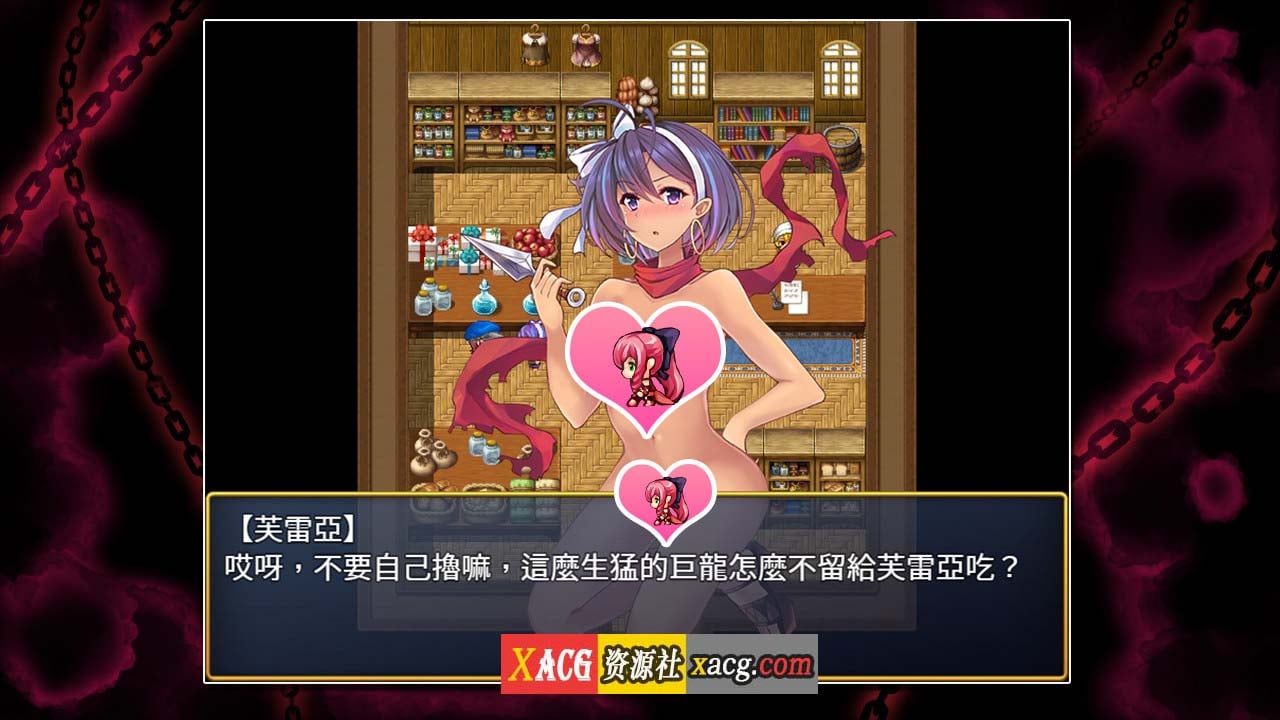
Task: Select the sacks on the lower-left shelf
Action: (432, 451)
